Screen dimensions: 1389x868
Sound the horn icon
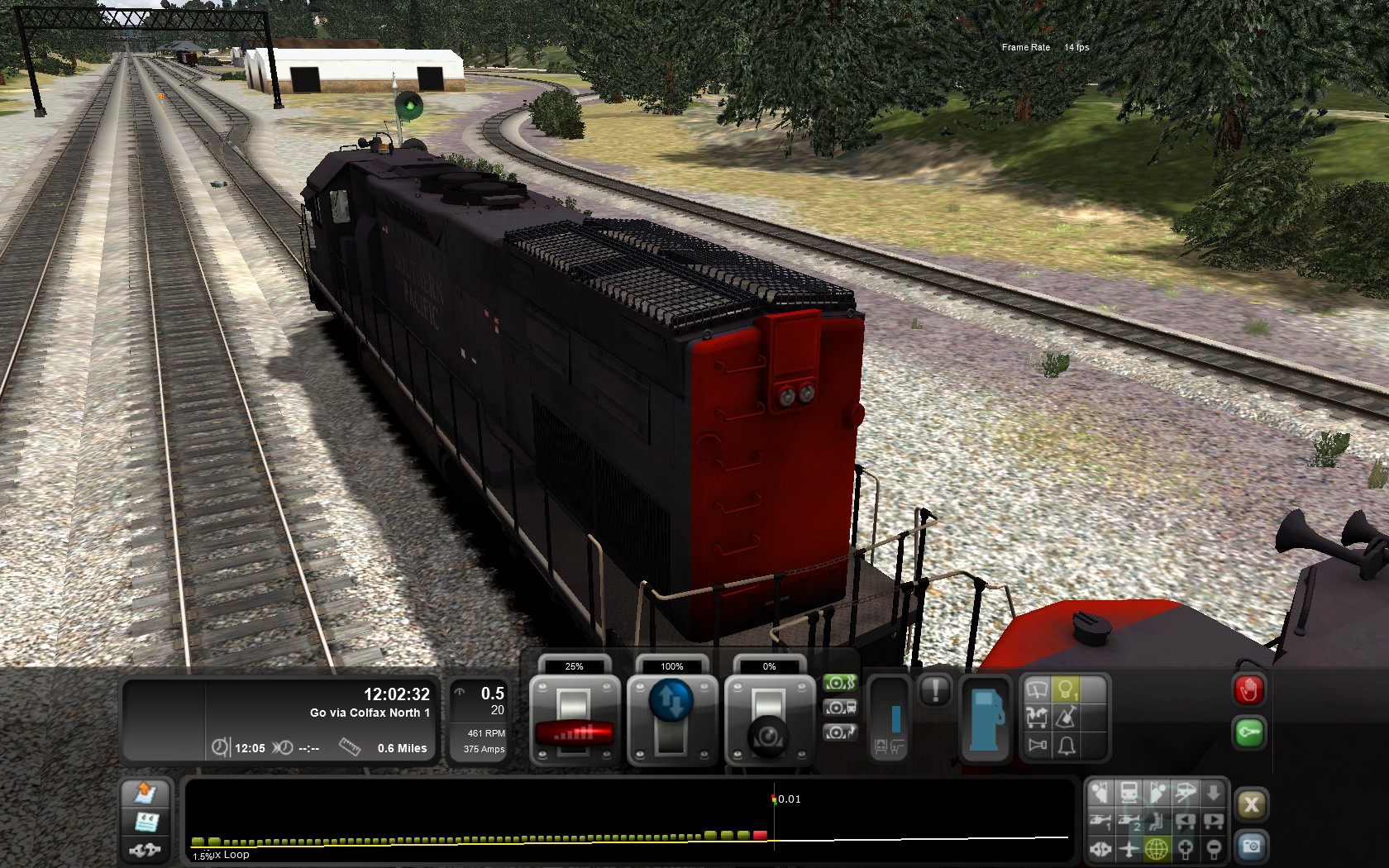click(1037, 746)
